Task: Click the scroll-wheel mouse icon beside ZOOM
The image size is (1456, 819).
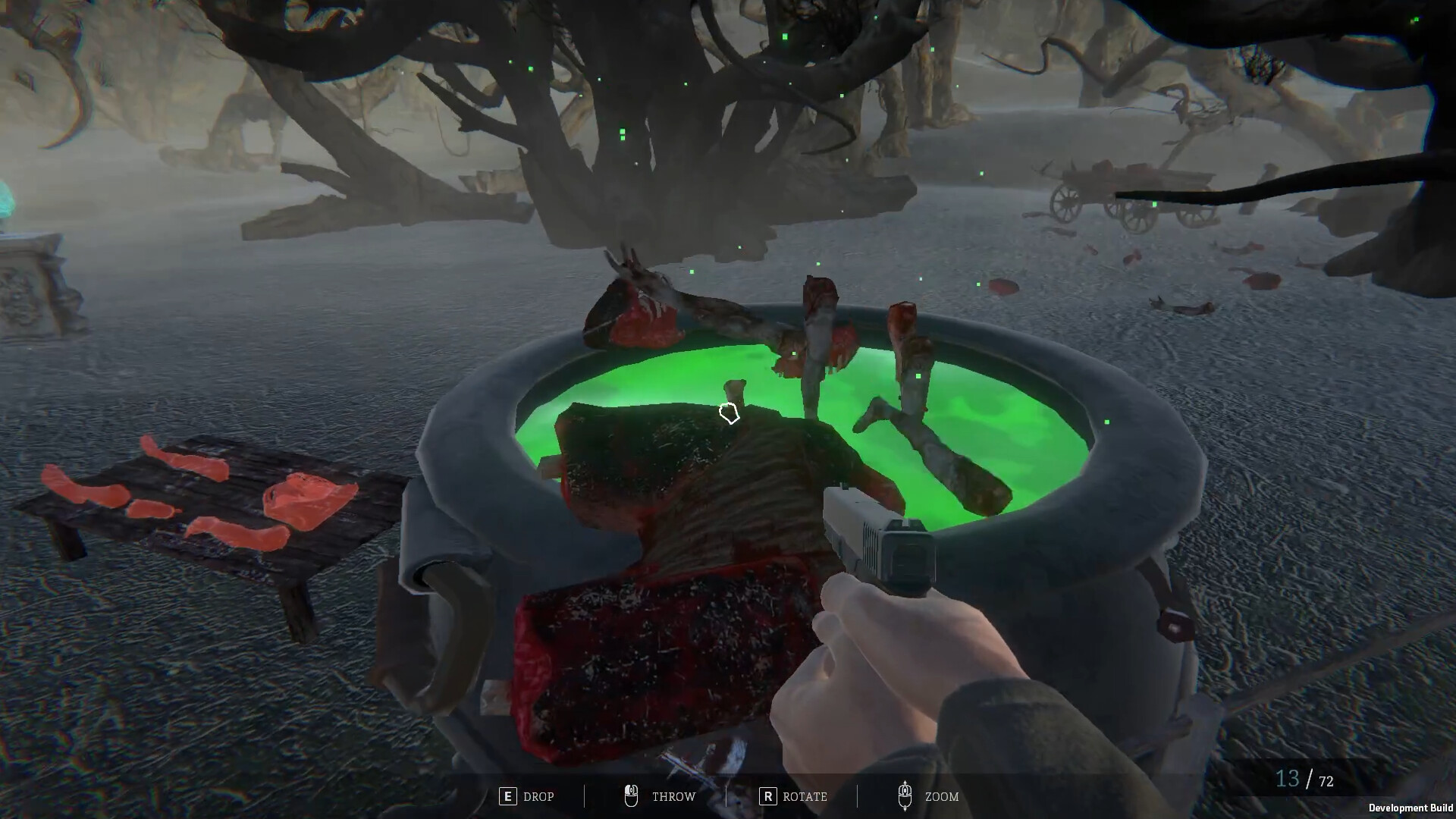Action: click(905, 795)
